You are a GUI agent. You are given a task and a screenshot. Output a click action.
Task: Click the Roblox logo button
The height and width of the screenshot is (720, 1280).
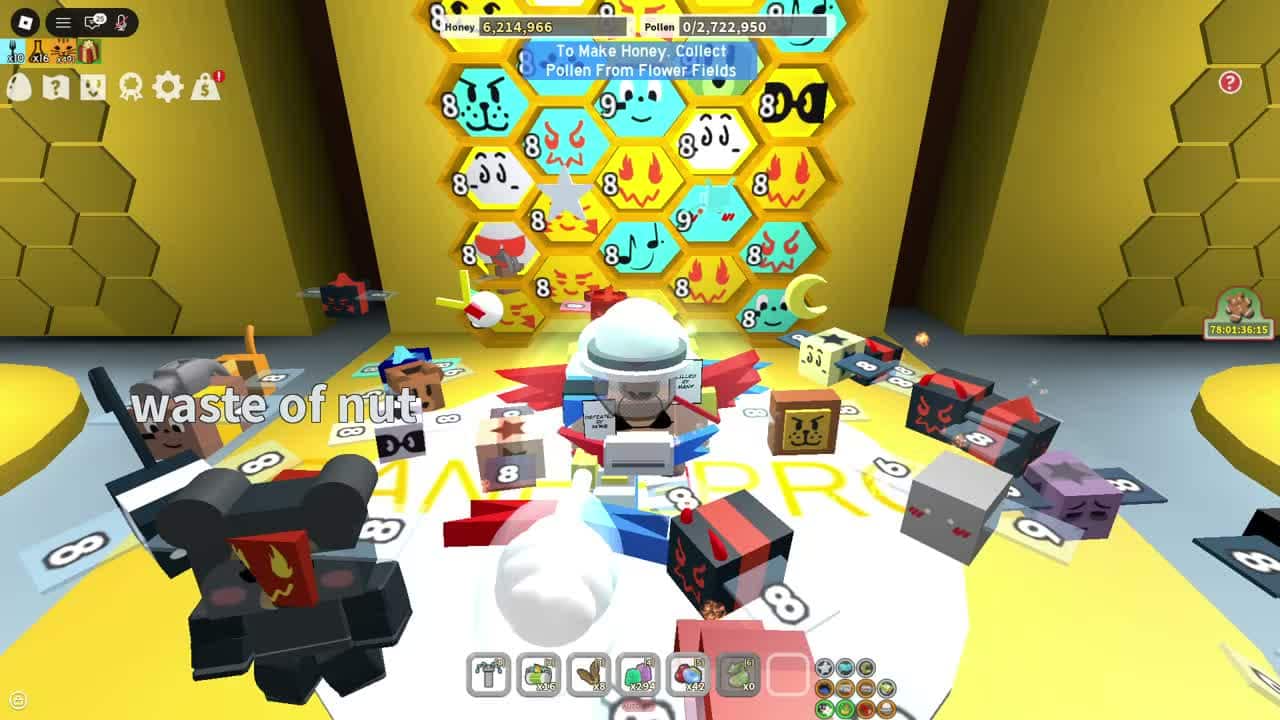[x=25, y=21]
